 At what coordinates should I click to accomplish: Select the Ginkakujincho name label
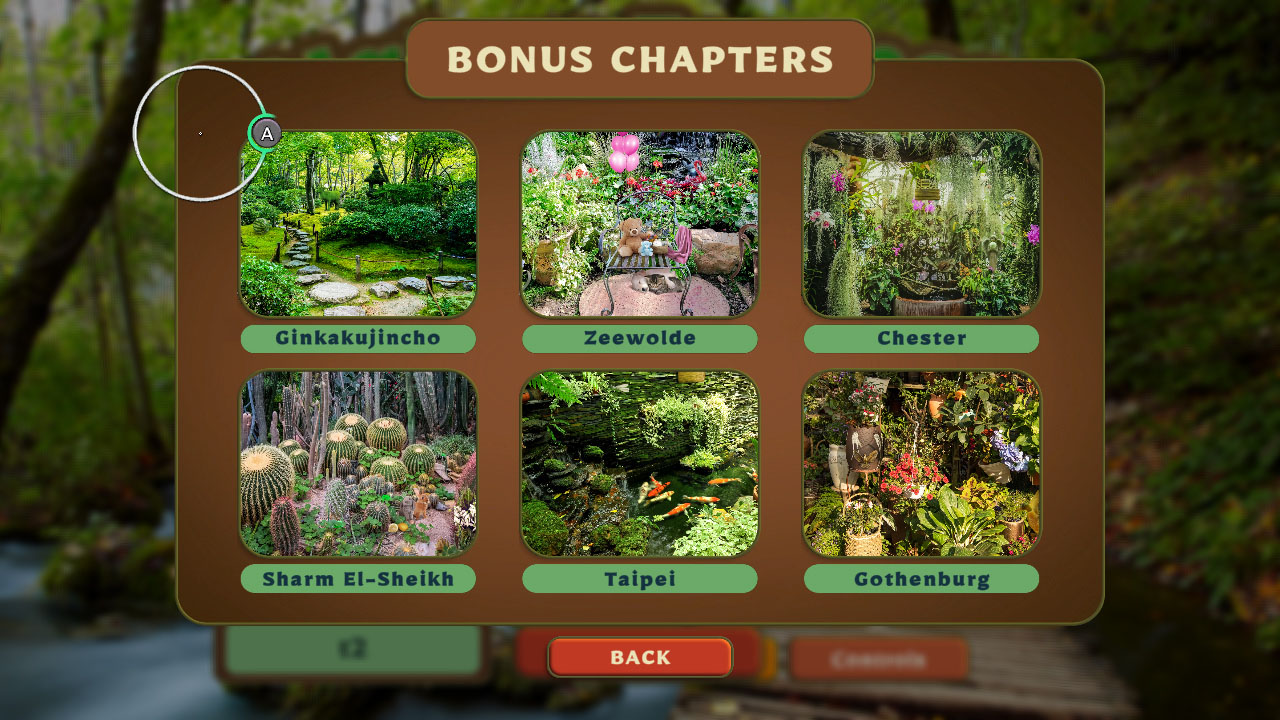click(357, 339)
